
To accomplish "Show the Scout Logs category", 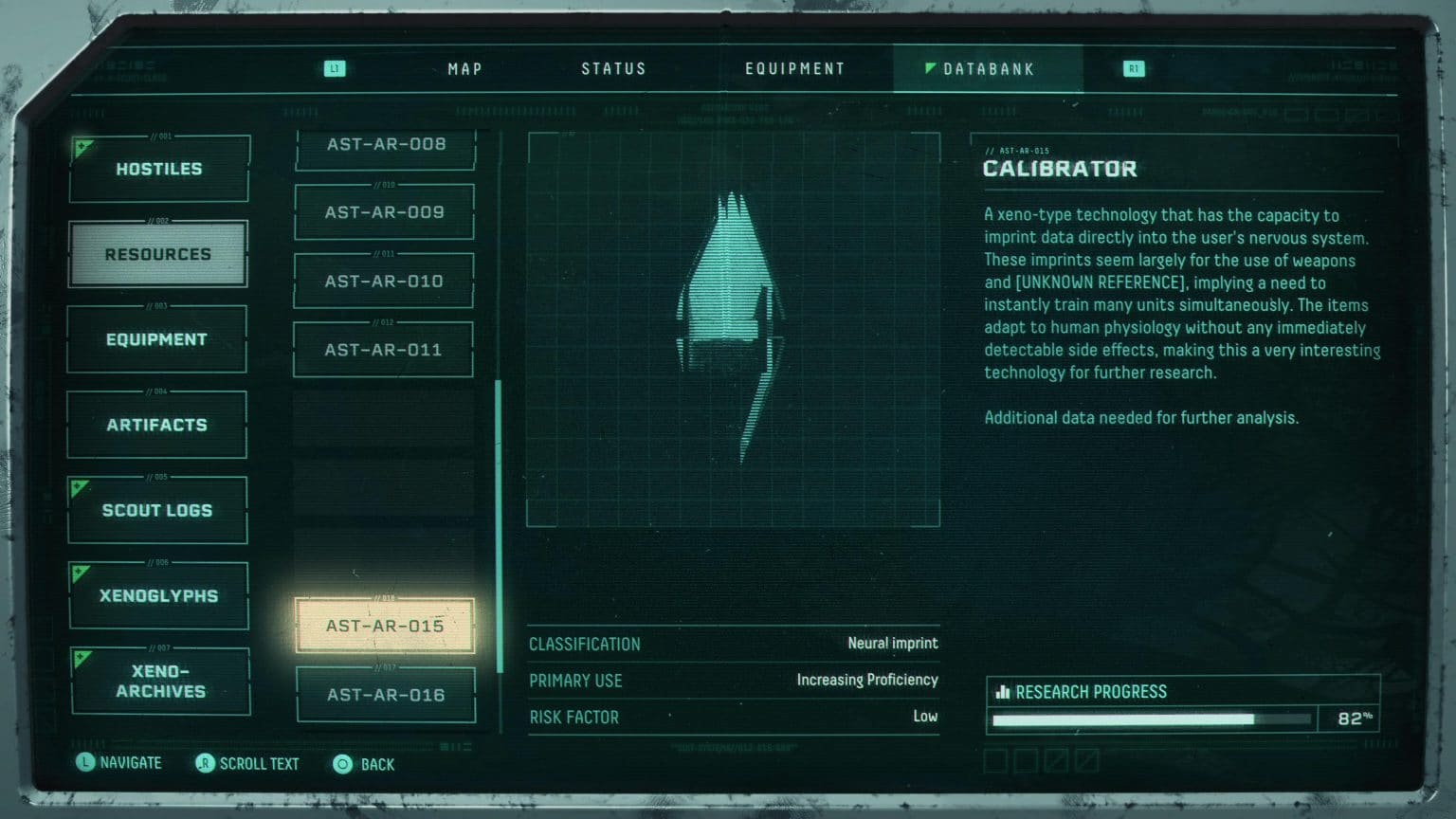I will [157, 510].
